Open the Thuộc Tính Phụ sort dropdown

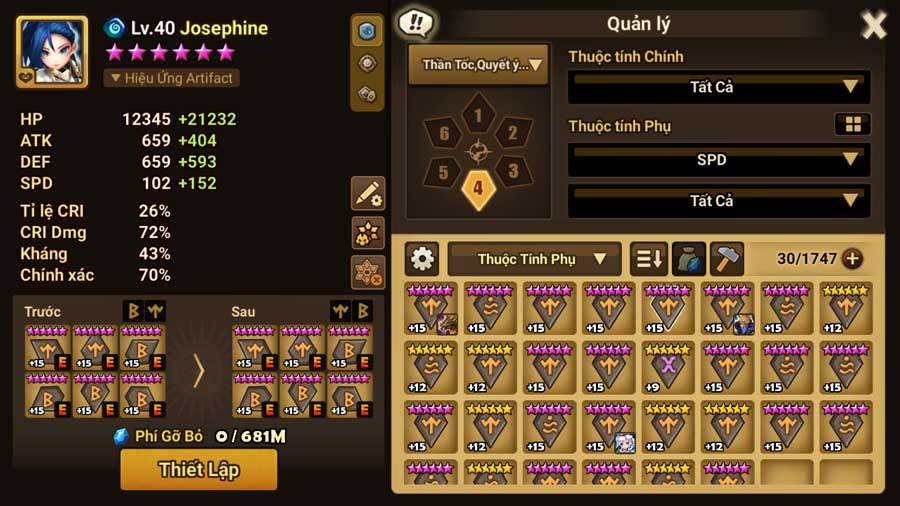pos(534,259)
